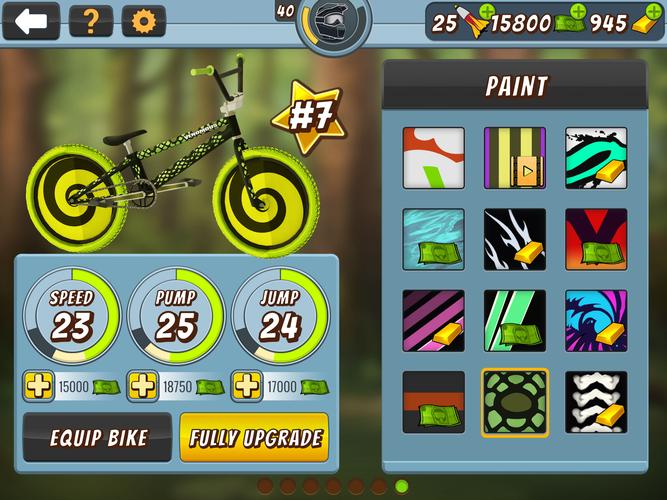Click the helmet rider profile icon

pyautogui.click(x=334, y=20)
